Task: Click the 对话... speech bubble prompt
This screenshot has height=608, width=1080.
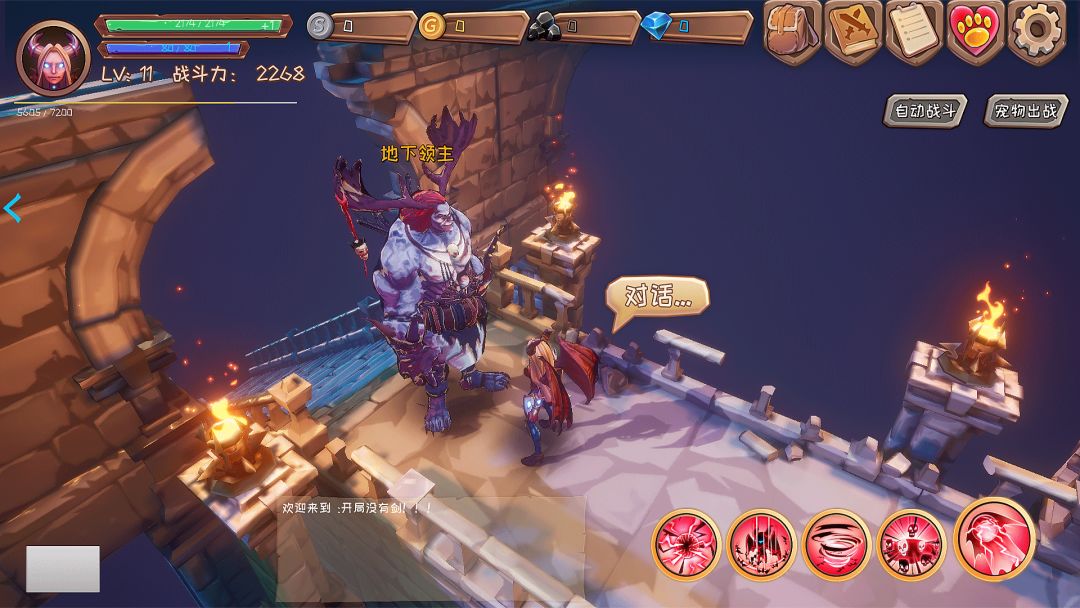Action: 657,297
